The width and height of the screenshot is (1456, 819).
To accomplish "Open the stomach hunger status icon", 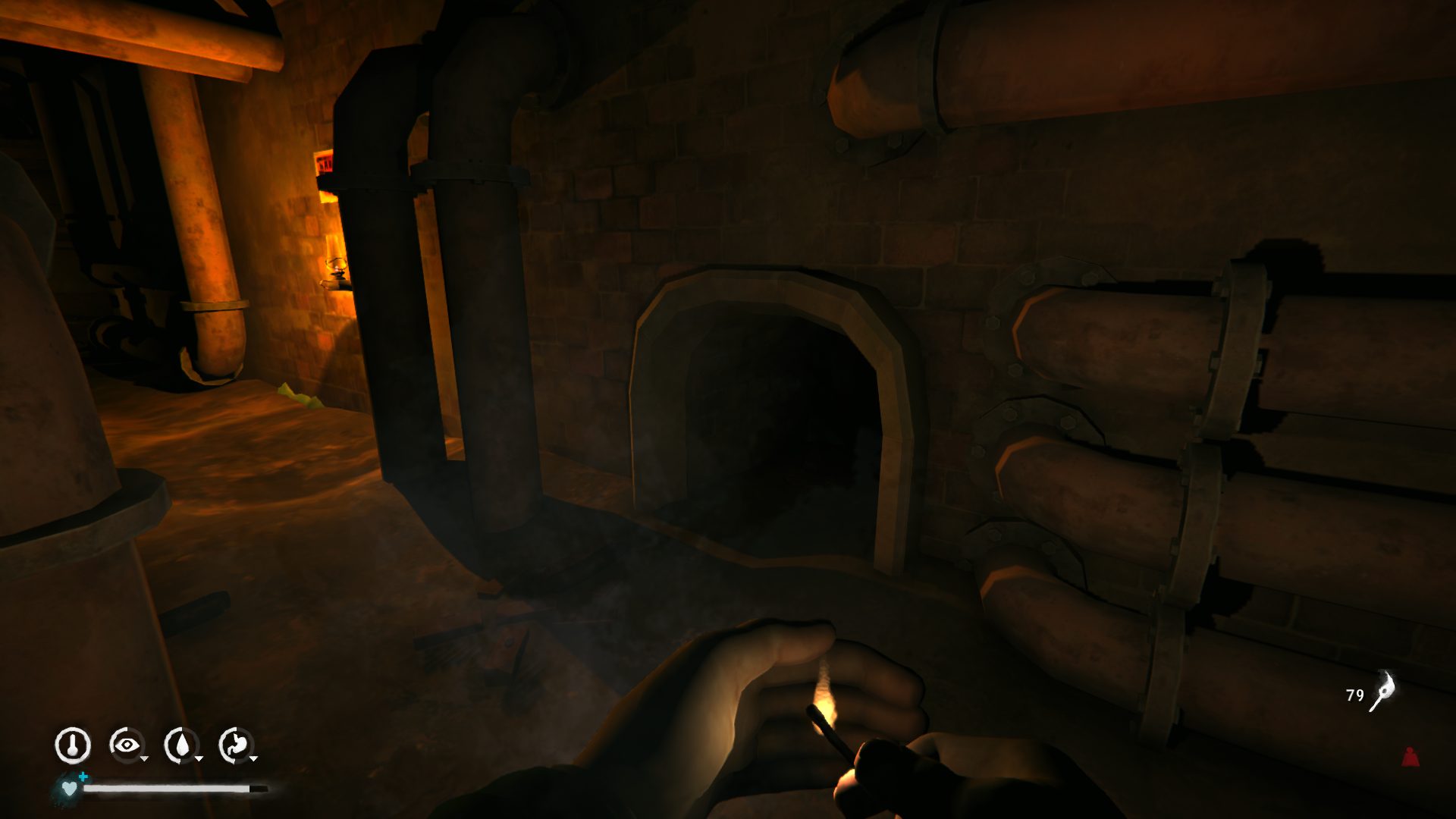I will tap(236, 745).
